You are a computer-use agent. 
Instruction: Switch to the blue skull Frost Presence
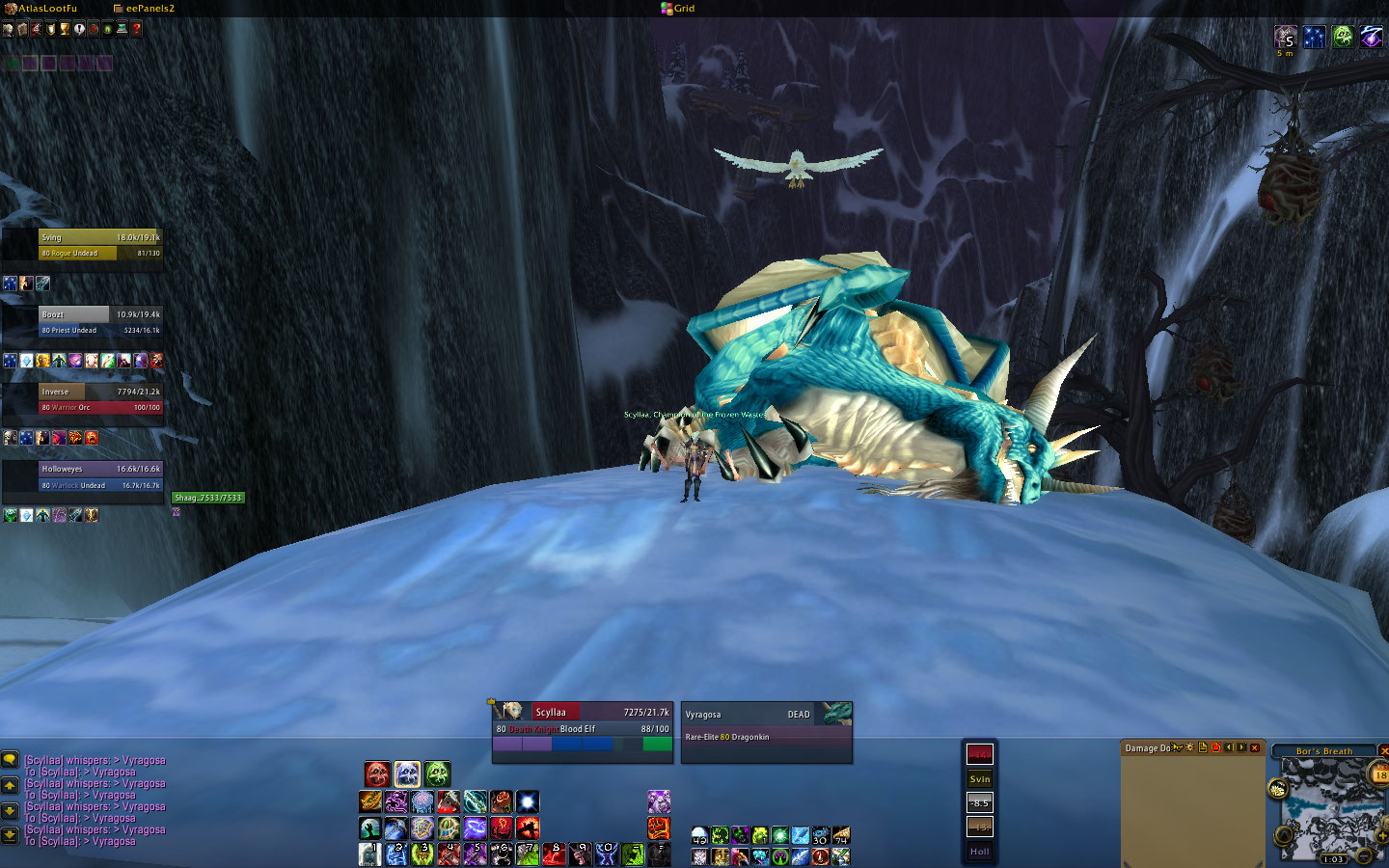(x=407, y=773)
